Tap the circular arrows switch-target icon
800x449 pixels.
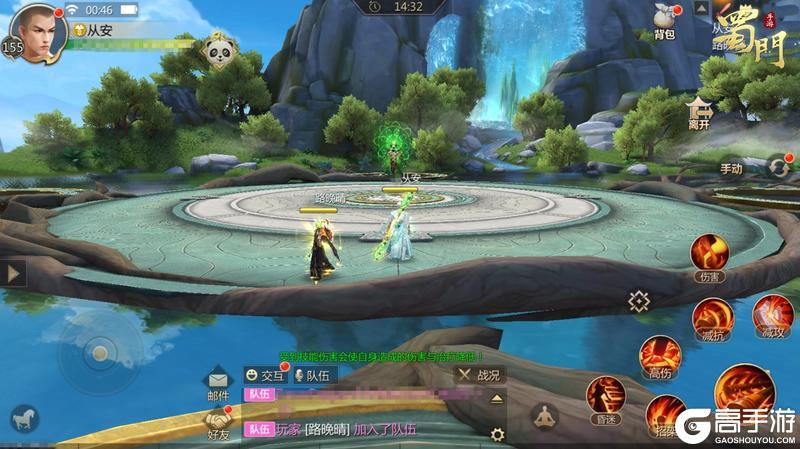point(778,167)
